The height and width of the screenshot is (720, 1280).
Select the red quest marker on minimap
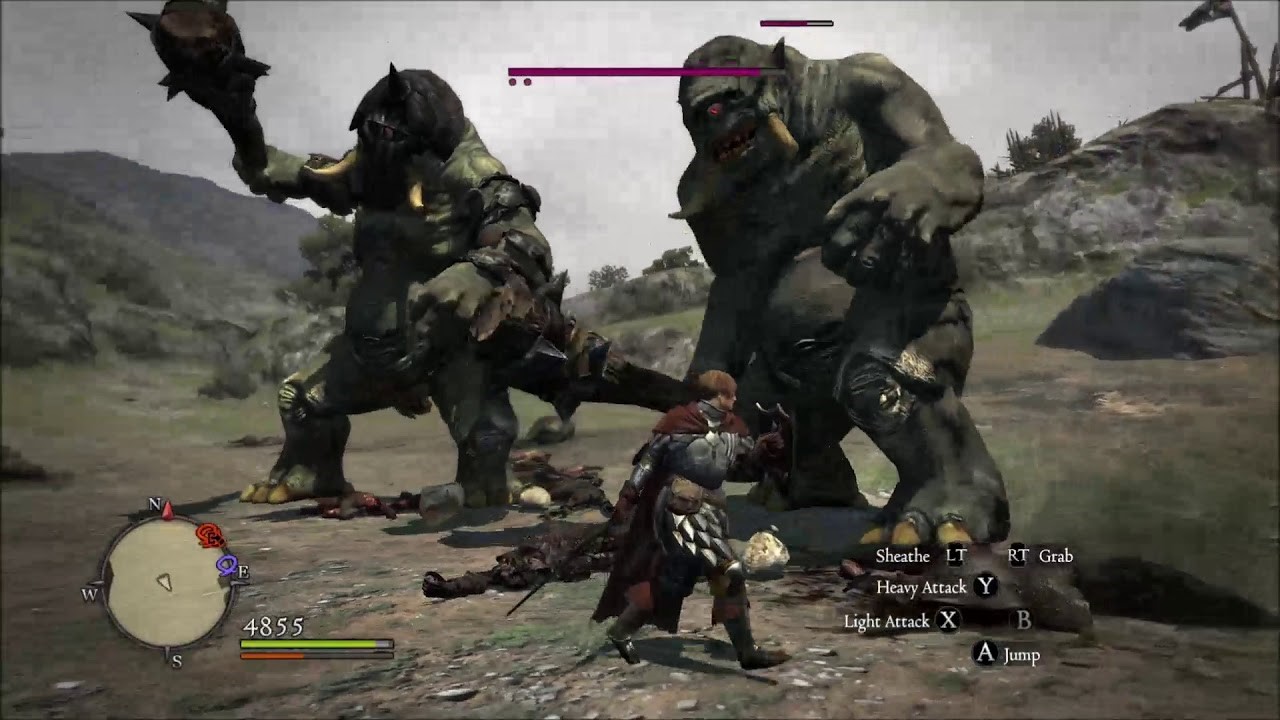point(210,537)
